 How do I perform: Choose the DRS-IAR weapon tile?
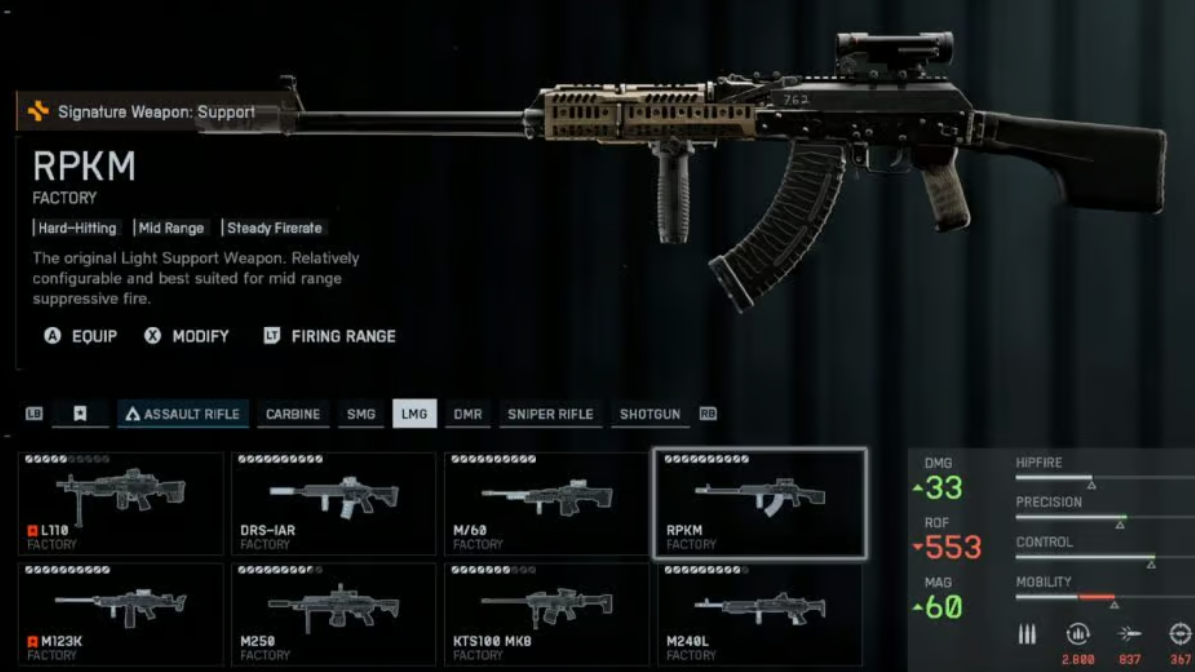point(334,503)
